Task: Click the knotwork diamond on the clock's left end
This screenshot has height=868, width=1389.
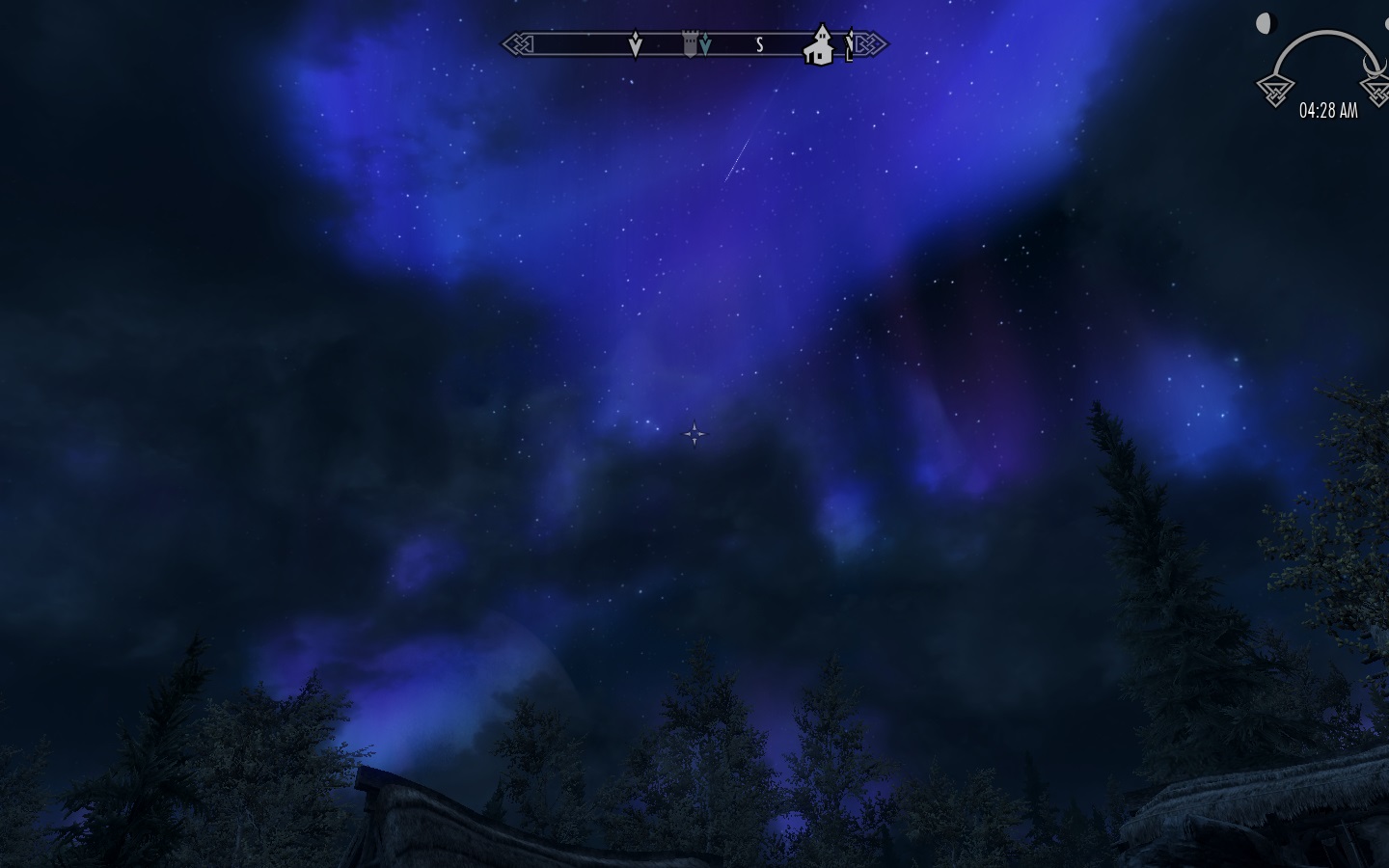Action: click(x=1275, y=91)
